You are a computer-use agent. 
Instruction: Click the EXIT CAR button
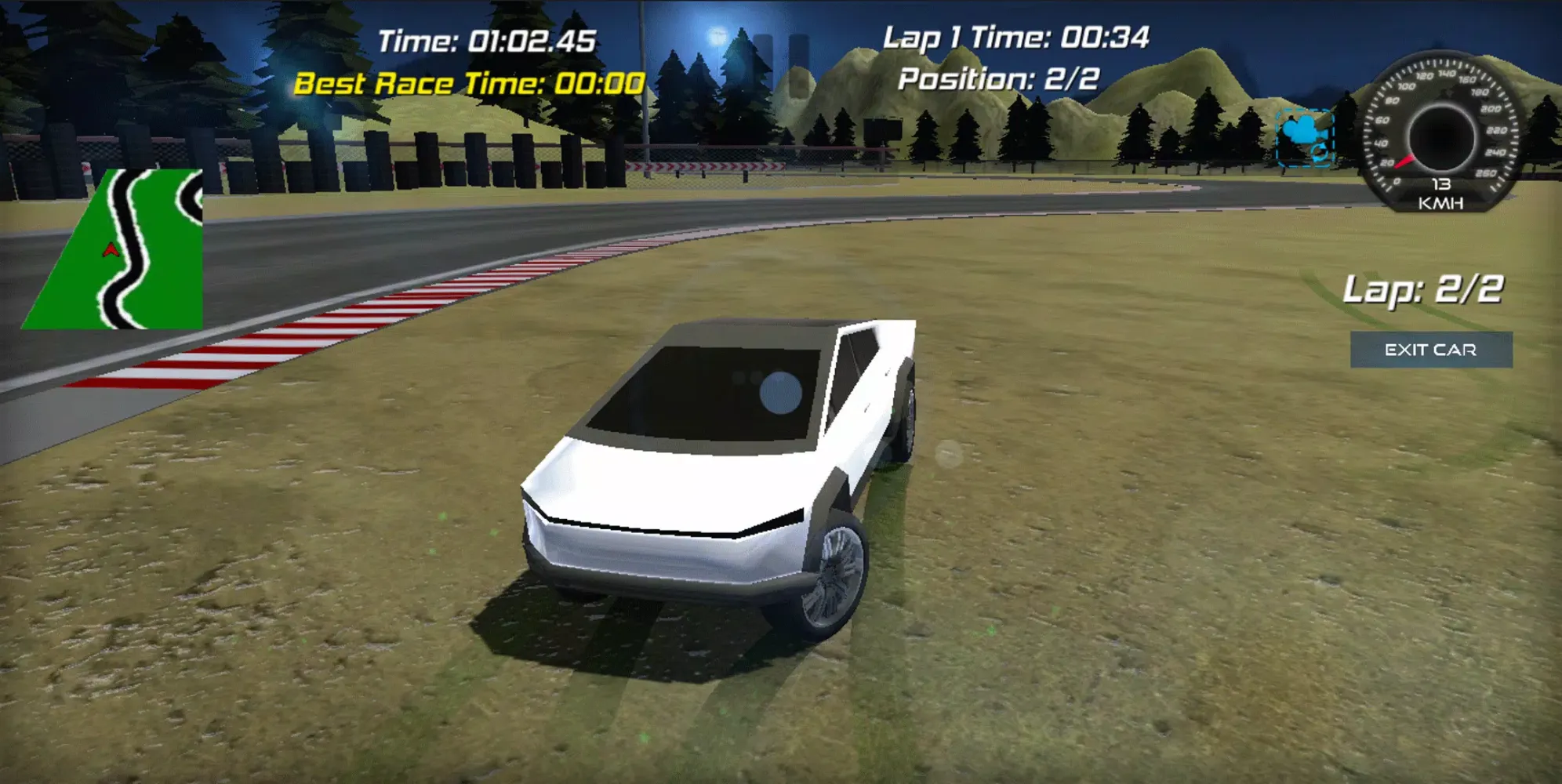[1430, 350]
